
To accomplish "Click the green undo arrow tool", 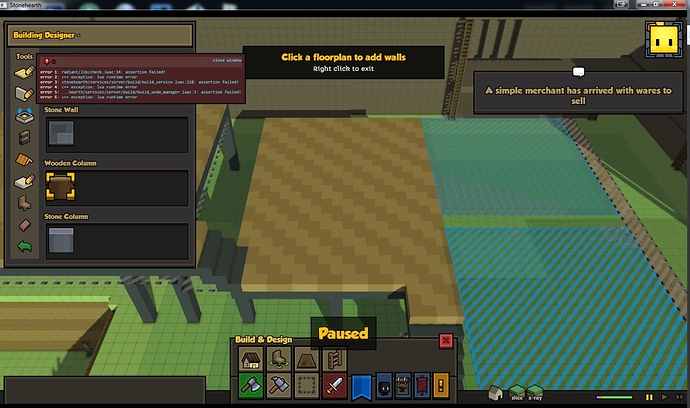I will (24, 247).
